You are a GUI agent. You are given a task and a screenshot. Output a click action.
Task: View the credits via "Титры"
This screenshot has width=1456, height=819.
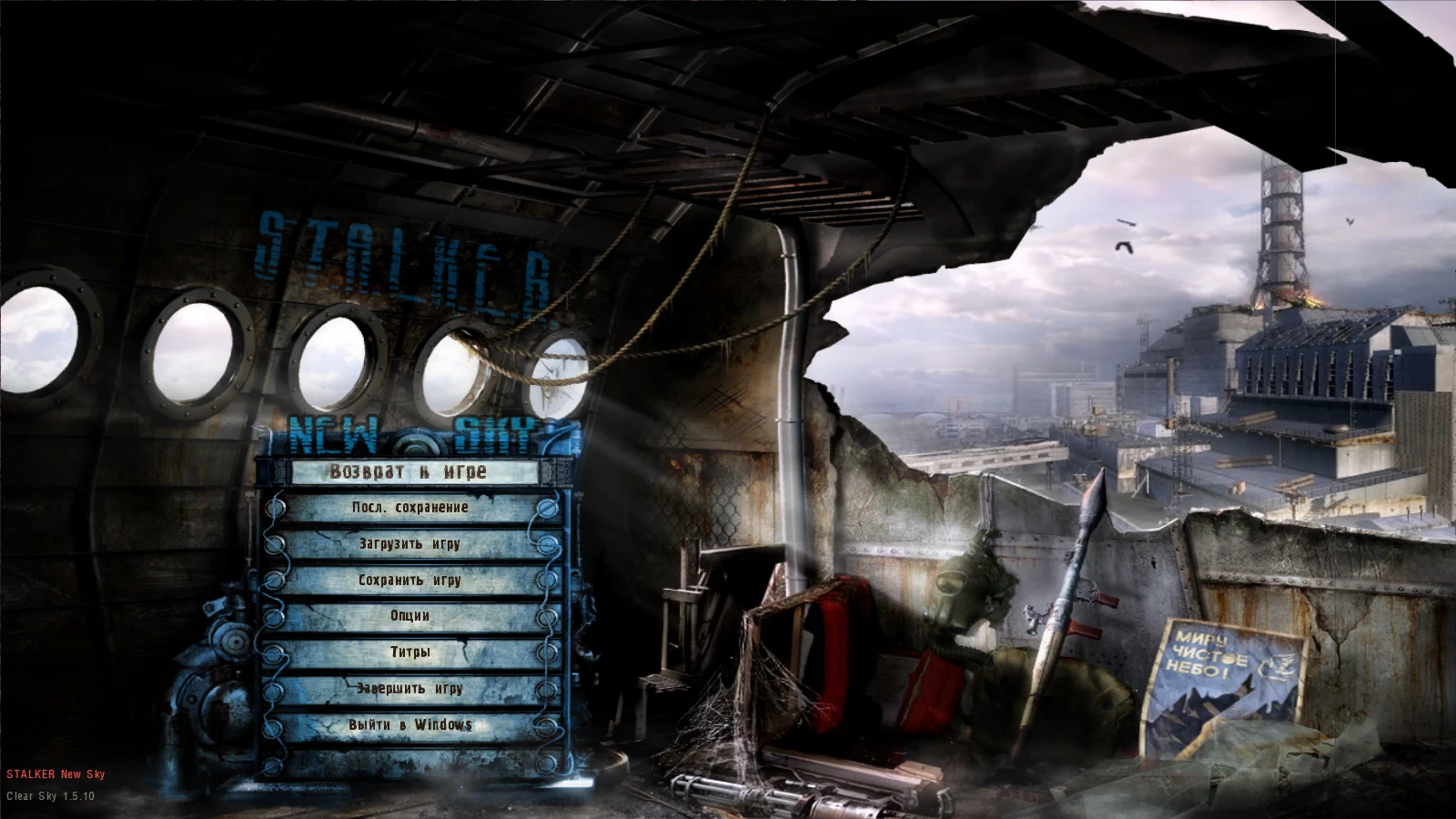click(x=409, y=652)
